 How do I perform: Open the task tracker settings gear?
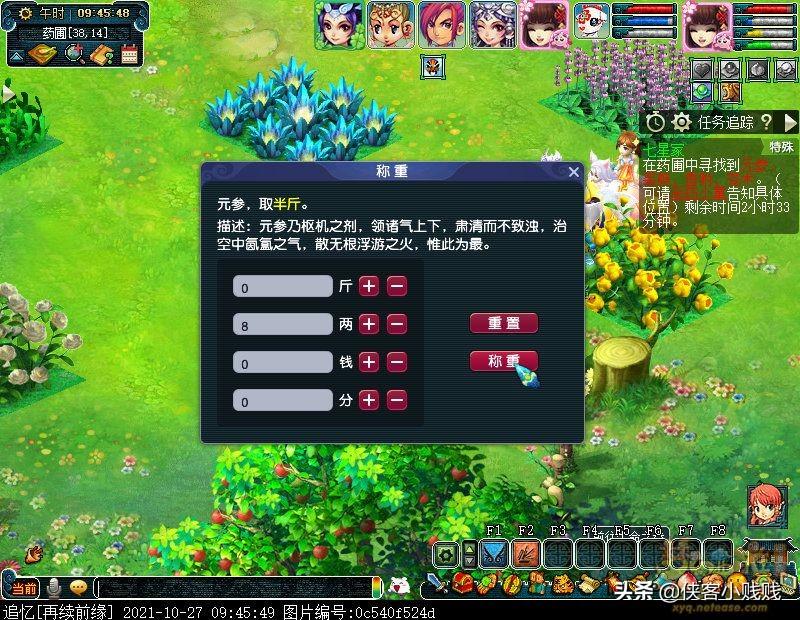[x=683, y=121]
